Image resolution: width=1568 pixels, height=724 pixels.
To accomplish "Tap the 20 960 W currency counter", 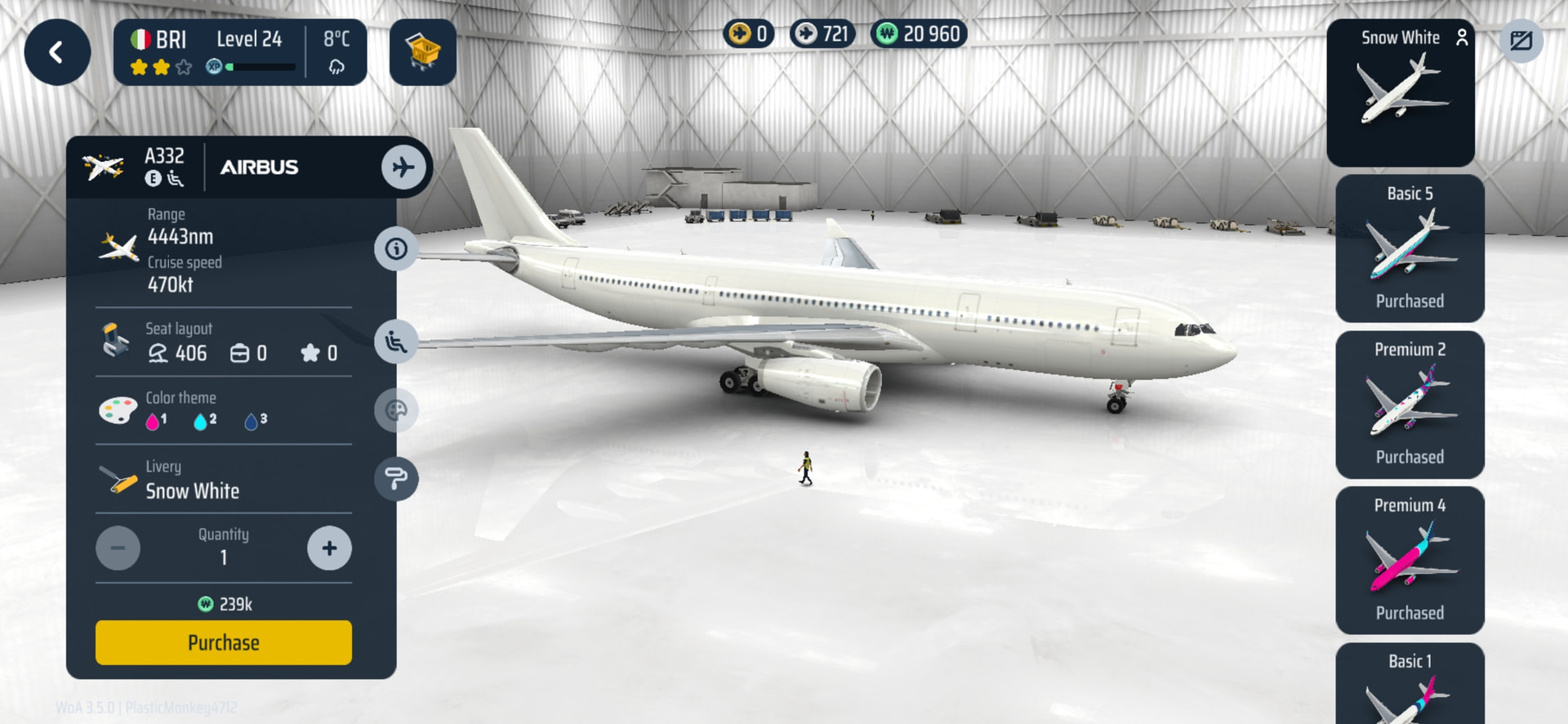I will click(919, 34).
